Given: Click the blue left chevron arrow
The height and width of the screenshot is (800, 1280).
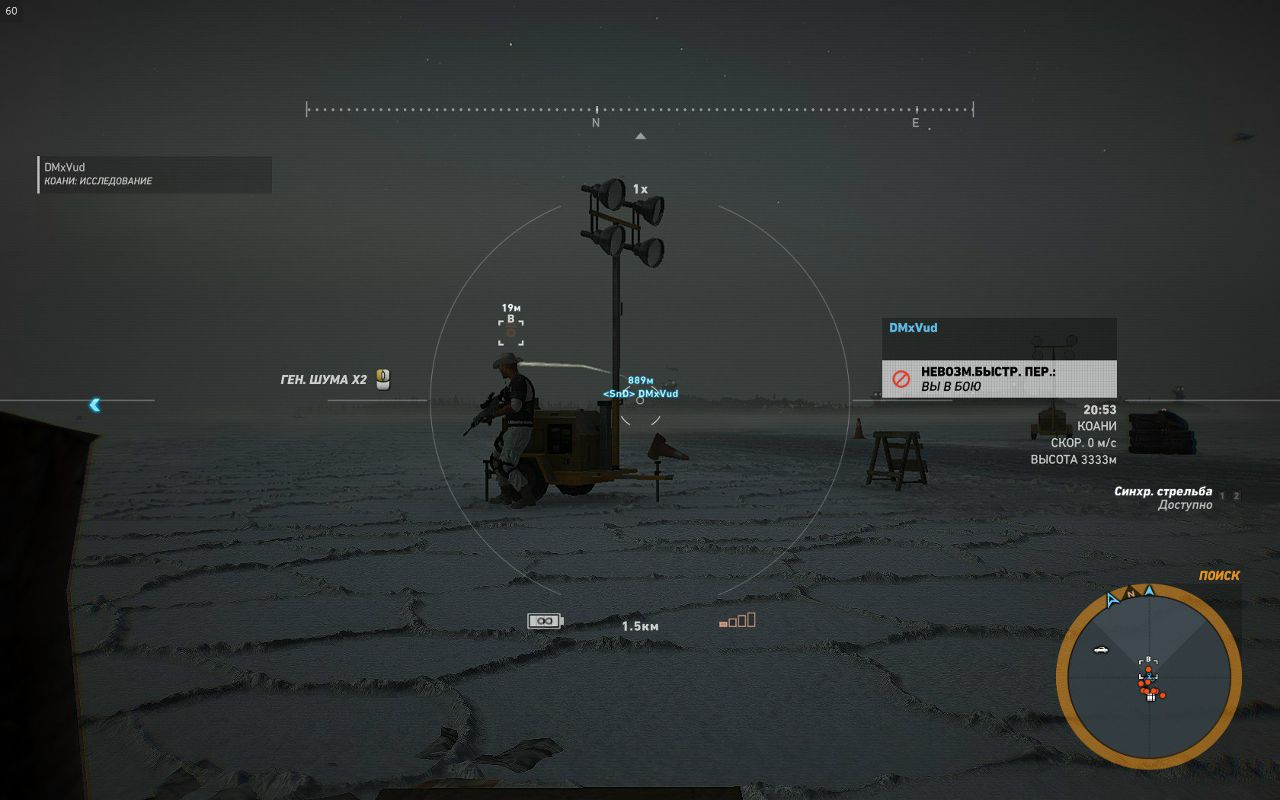Looking at the screenshot, I should 95,405.
